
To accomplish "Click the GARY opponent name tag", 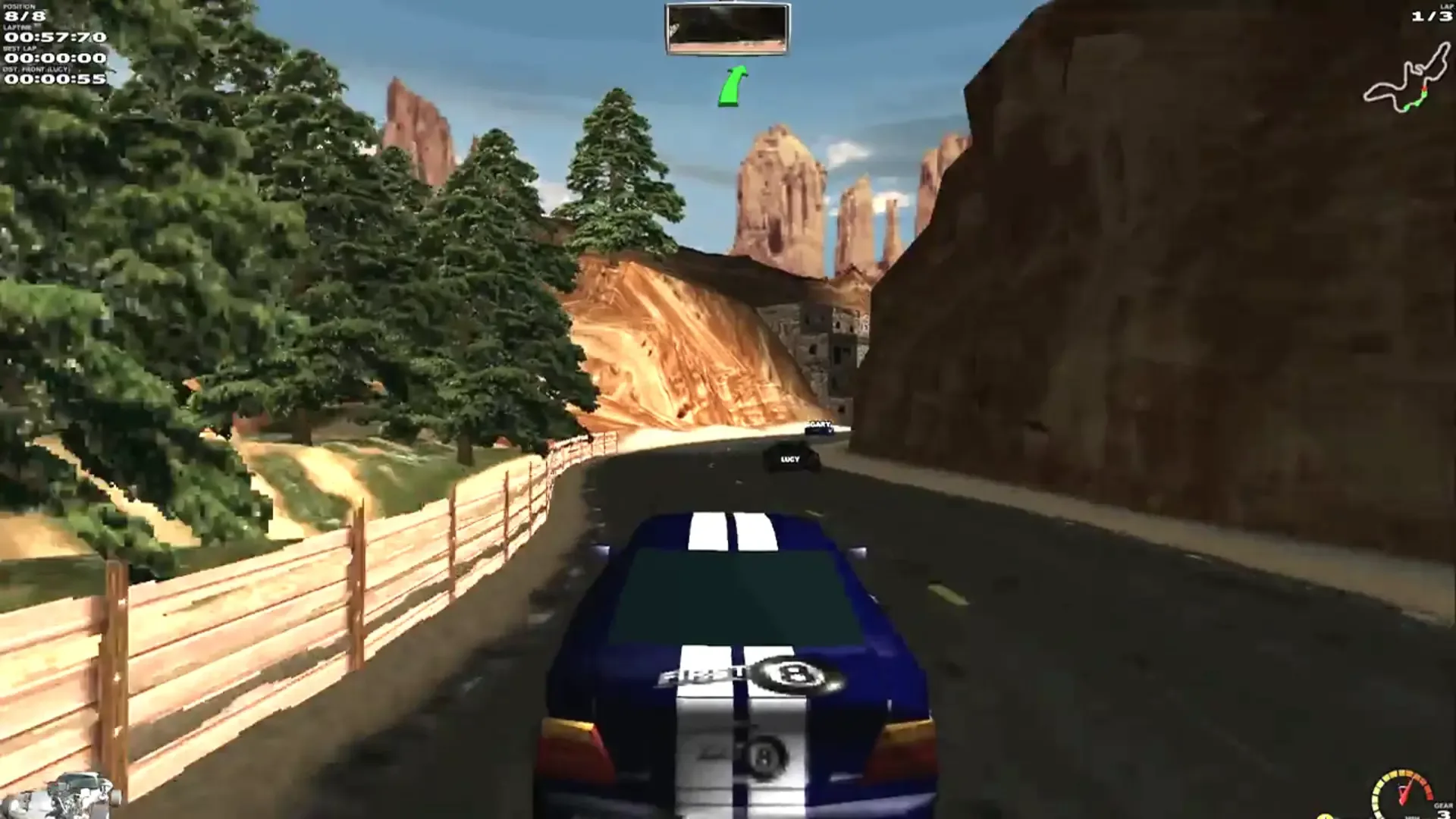I will [x=818, y=424].
